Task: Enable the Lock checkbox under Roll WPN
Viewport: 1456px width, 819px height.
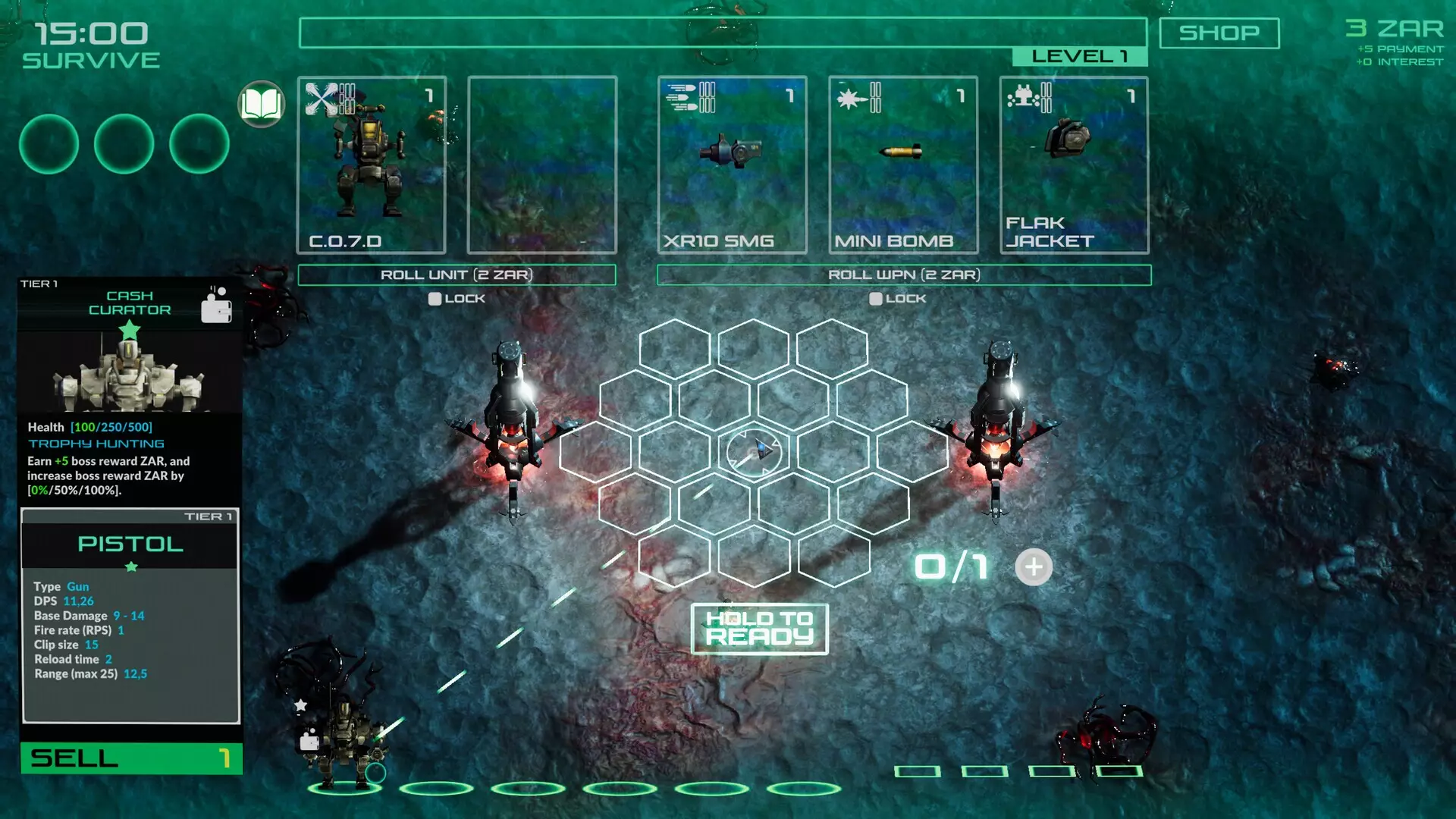Action: click(x=874, y=299)
